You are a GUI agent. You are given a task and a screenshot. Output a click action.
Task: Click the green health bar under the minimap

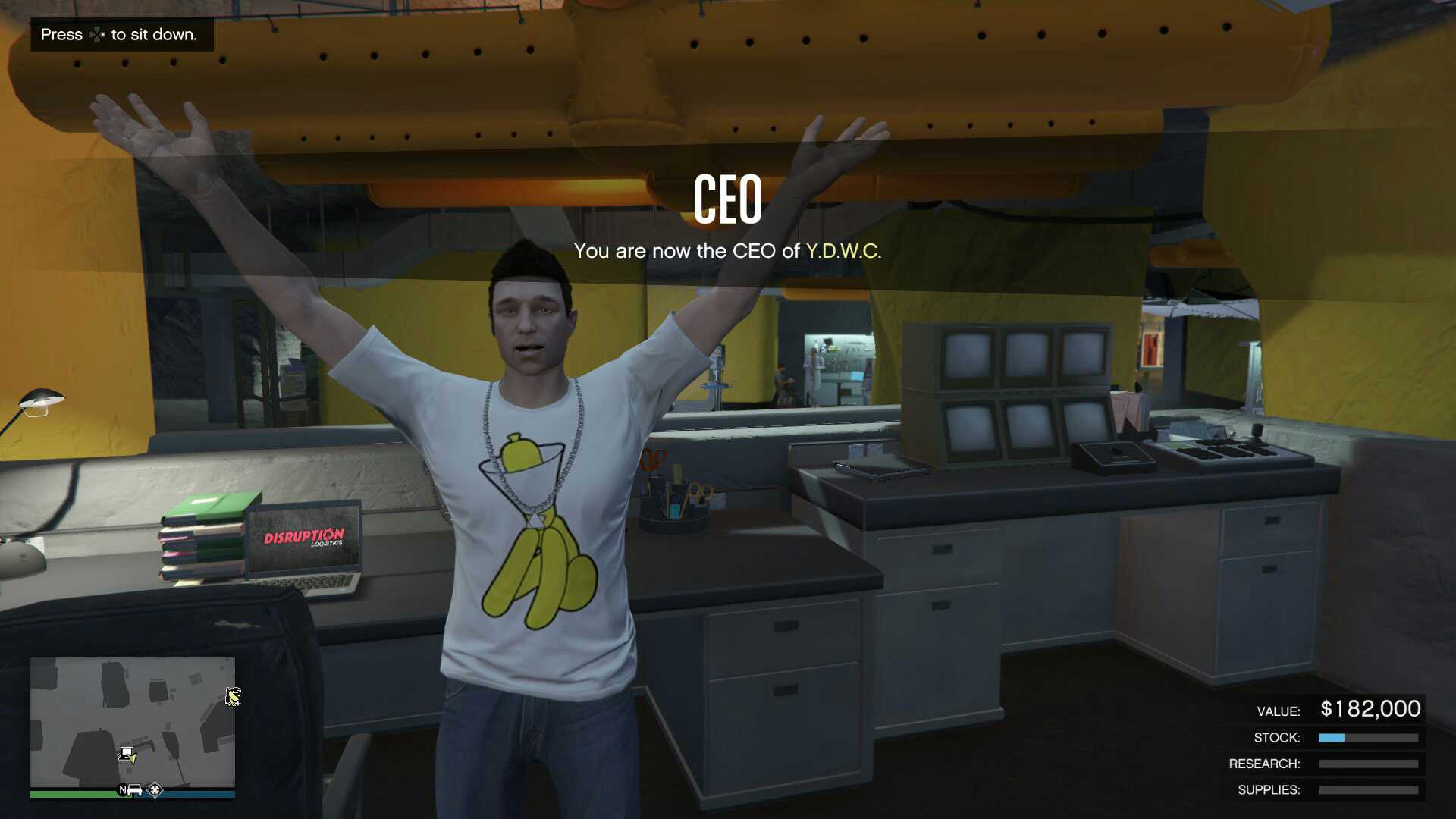[x=76, y=792]
